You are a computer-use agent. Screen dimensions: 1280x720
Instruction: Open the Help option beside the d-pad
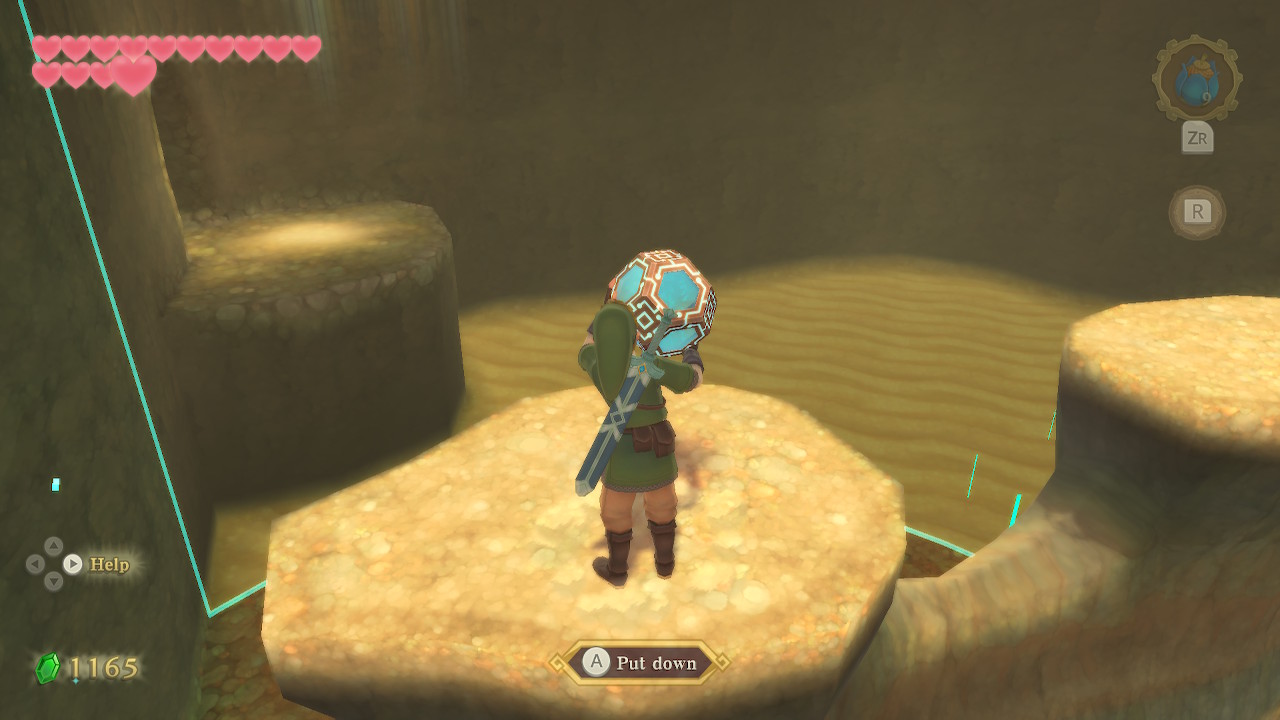[x=108, y=564]
